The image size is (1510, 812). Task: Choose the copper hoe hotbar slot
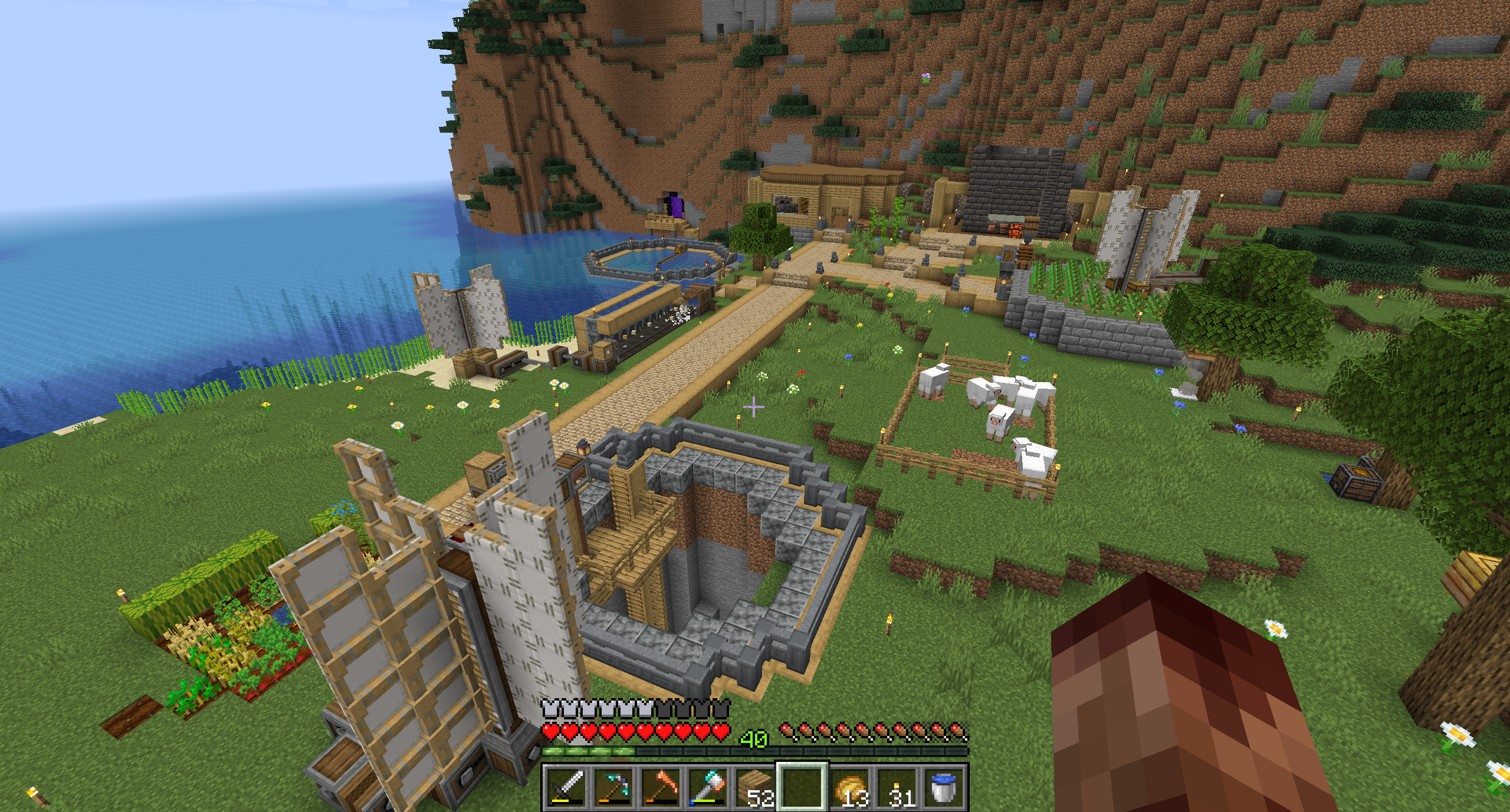tap(660, 787)
